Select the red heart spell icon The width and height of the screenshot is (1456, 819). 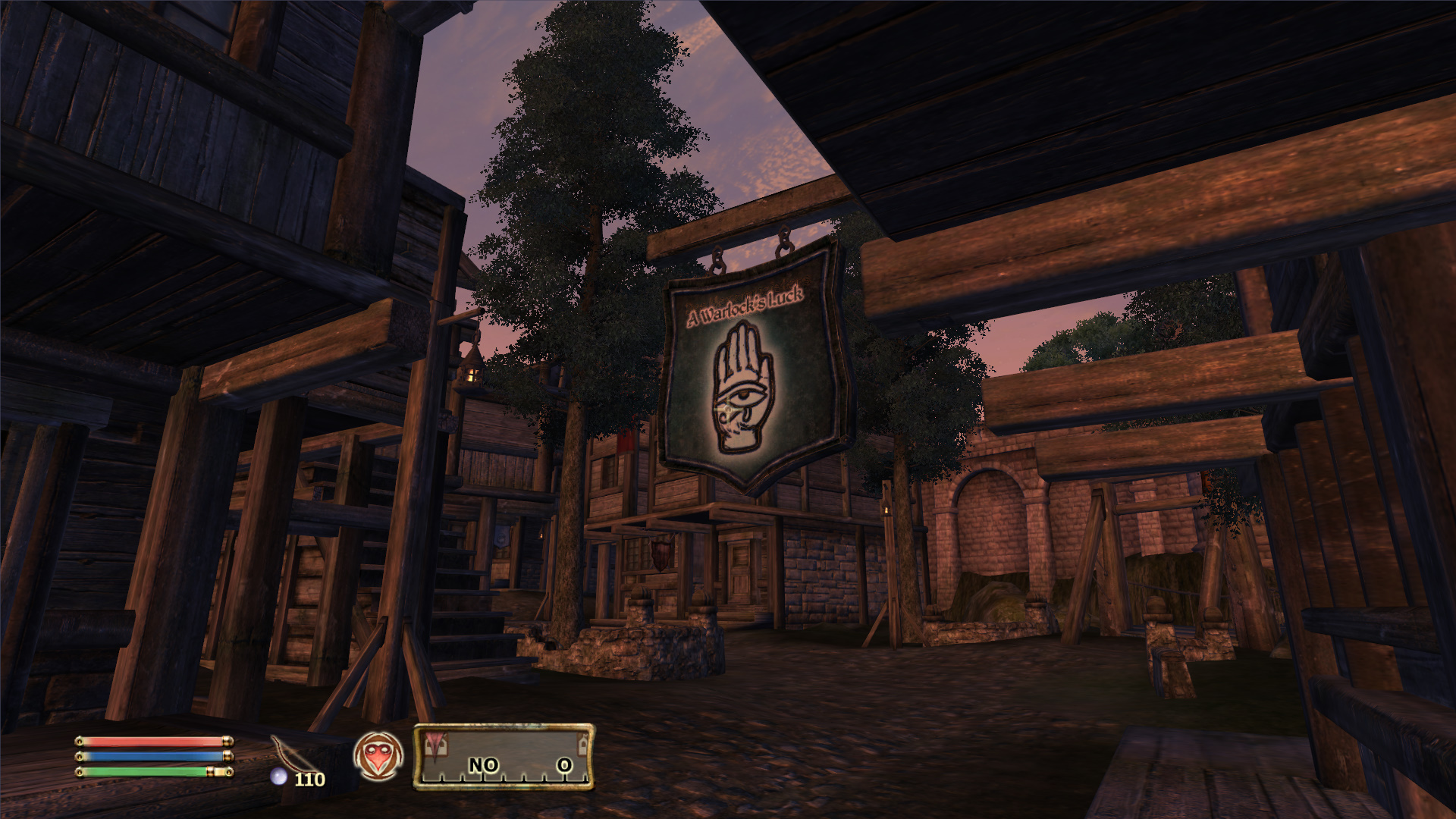[x=378, y=756]
